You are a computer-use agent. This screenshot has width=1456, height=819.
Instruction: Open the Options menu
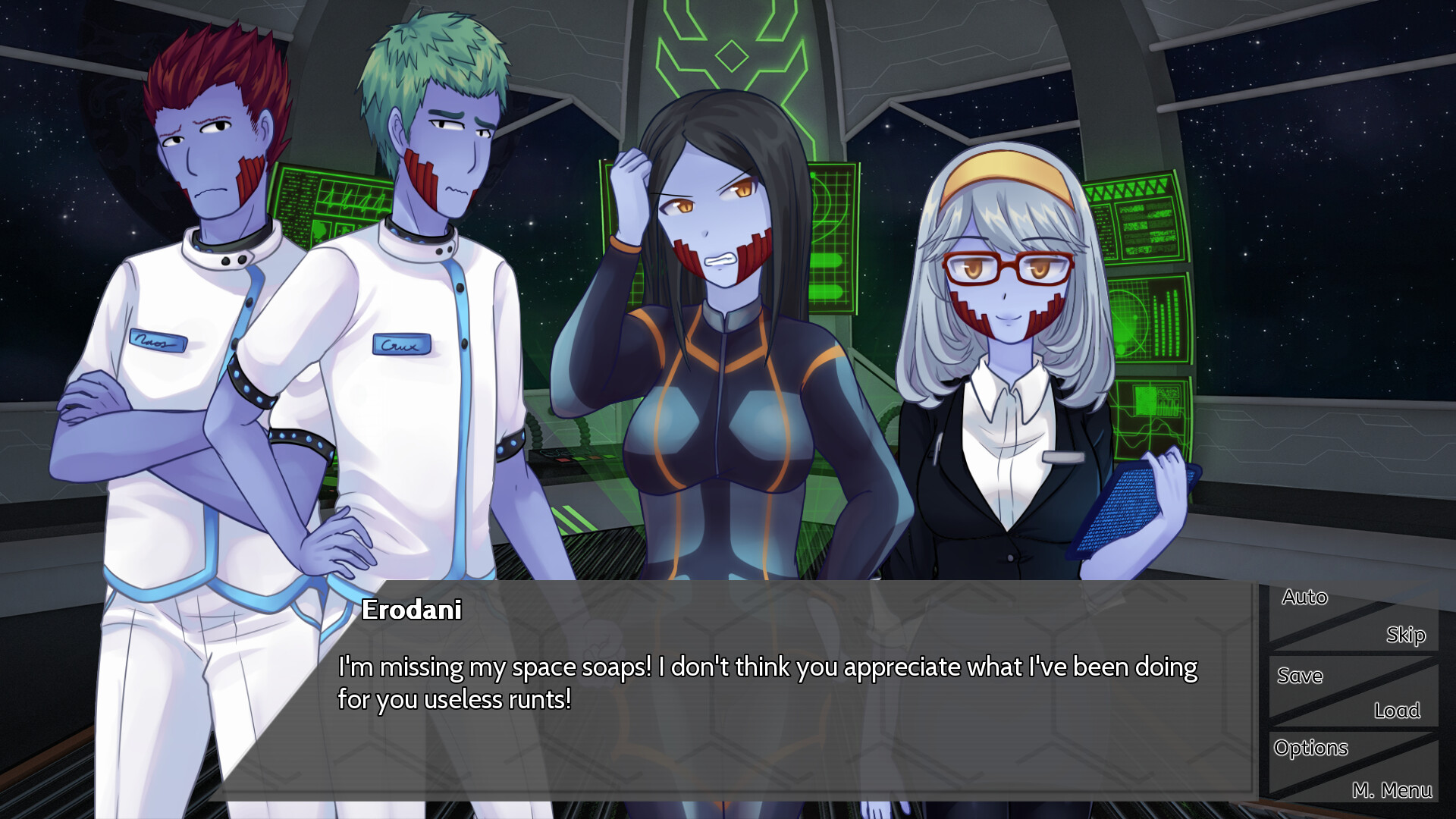pos(1311,748)
